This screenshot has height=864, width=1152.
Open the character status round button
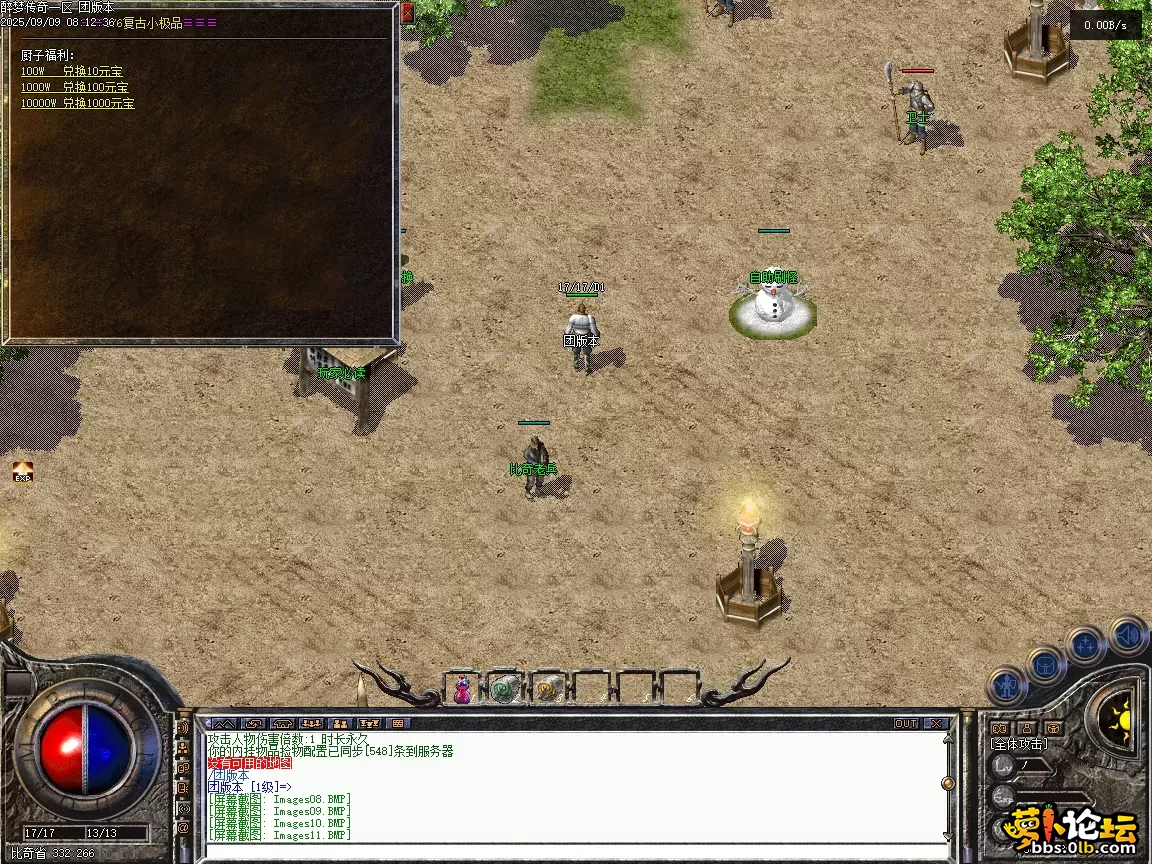click(x=1008, y=687)
